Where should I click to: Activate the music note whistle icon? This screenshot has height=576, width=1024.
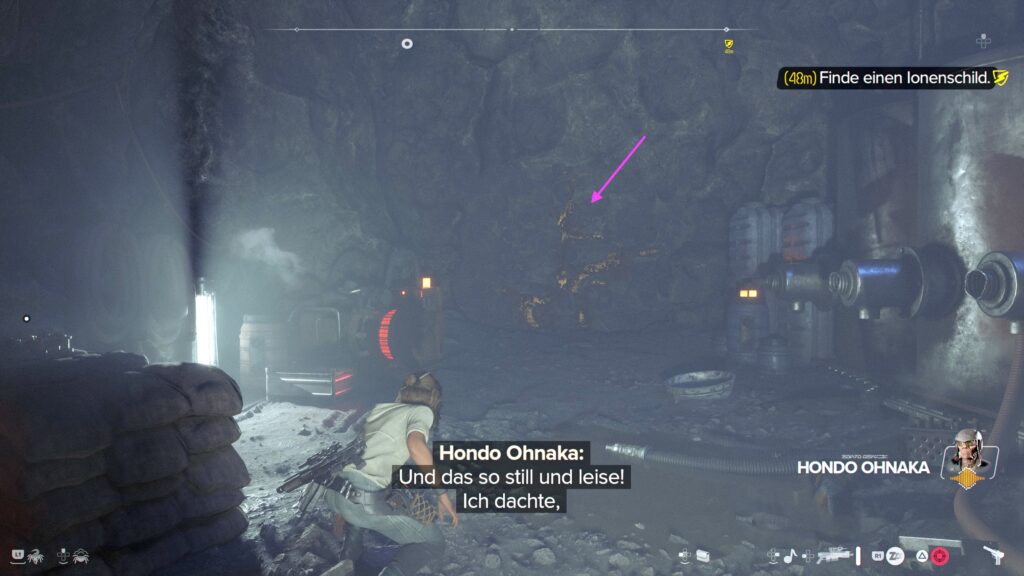point(789,555)
